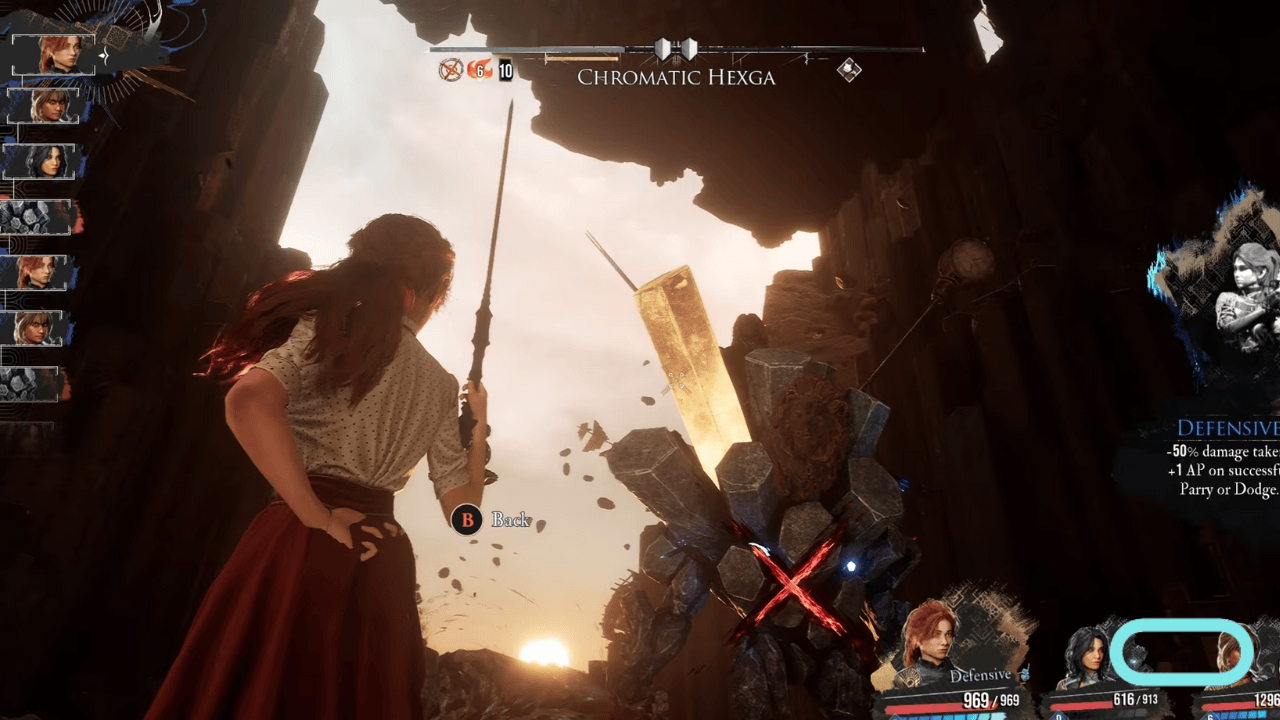Image resolution: width=1280 pixels, height=720 pixels.
Task: Click the Defensive label on the party portrait
Action: click(x=982, y=675)
